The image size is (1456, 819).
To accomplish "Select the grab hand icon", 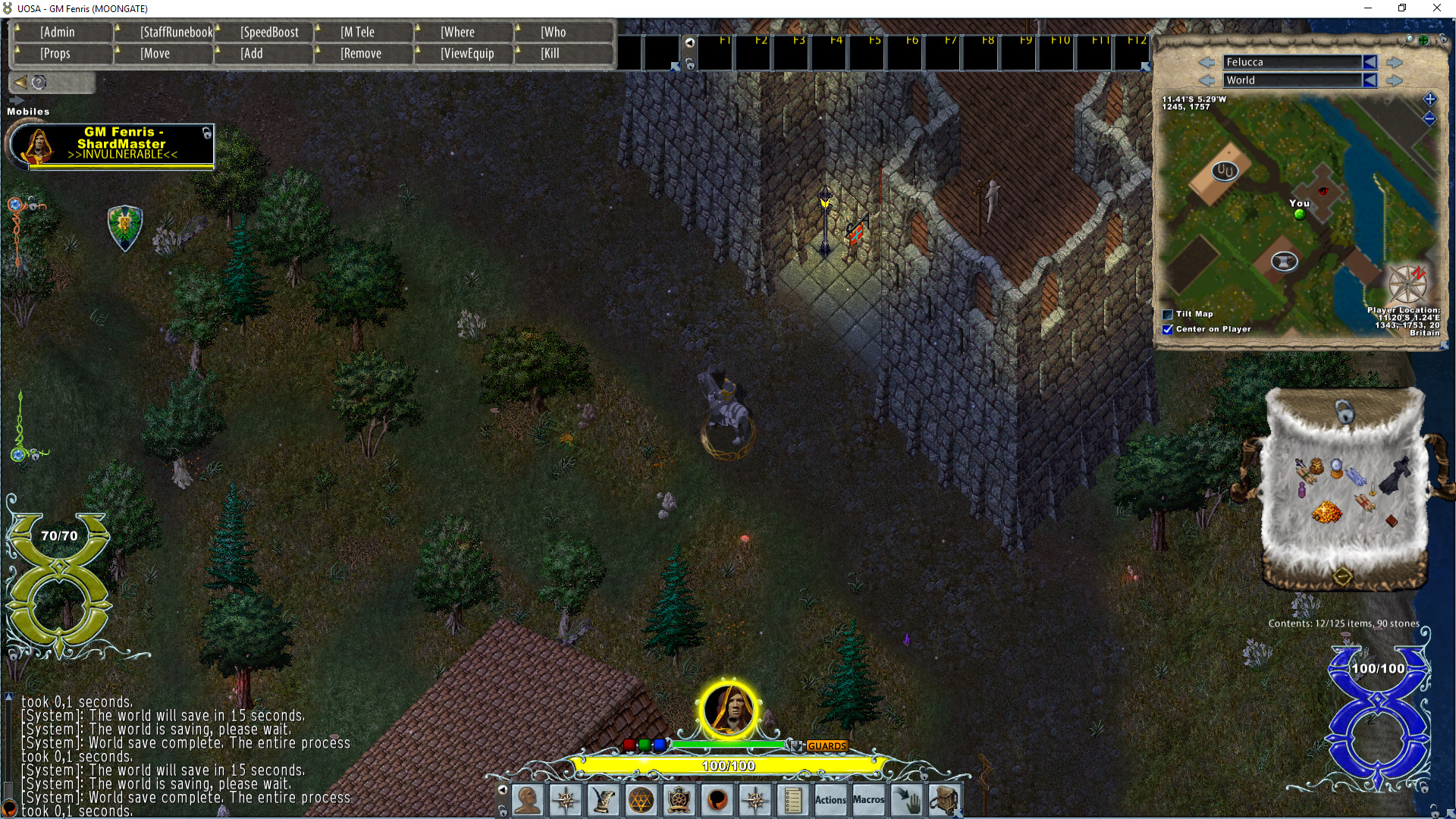I will (x=907, y=800).
